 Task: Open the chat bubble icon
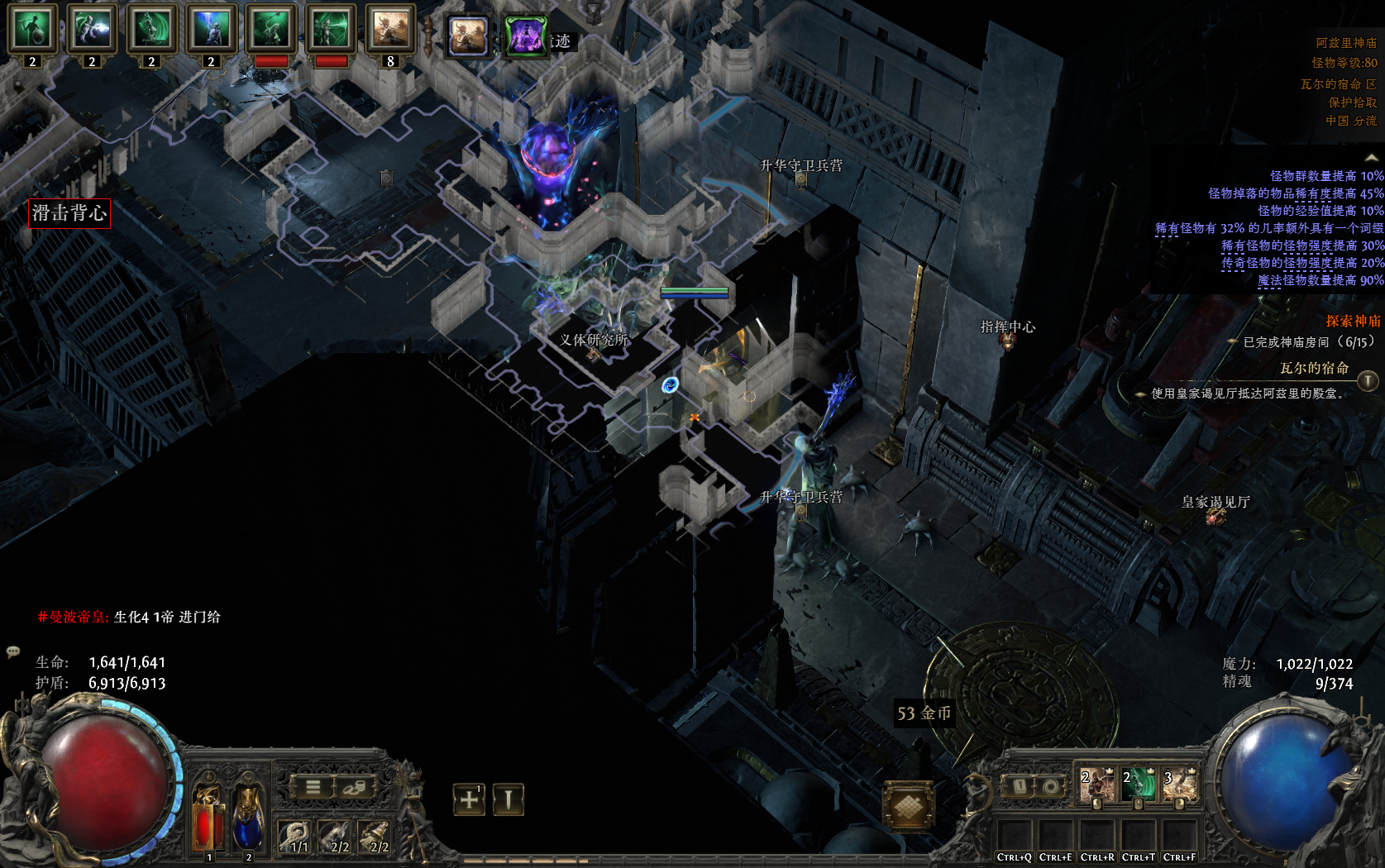tap(13, 651)
